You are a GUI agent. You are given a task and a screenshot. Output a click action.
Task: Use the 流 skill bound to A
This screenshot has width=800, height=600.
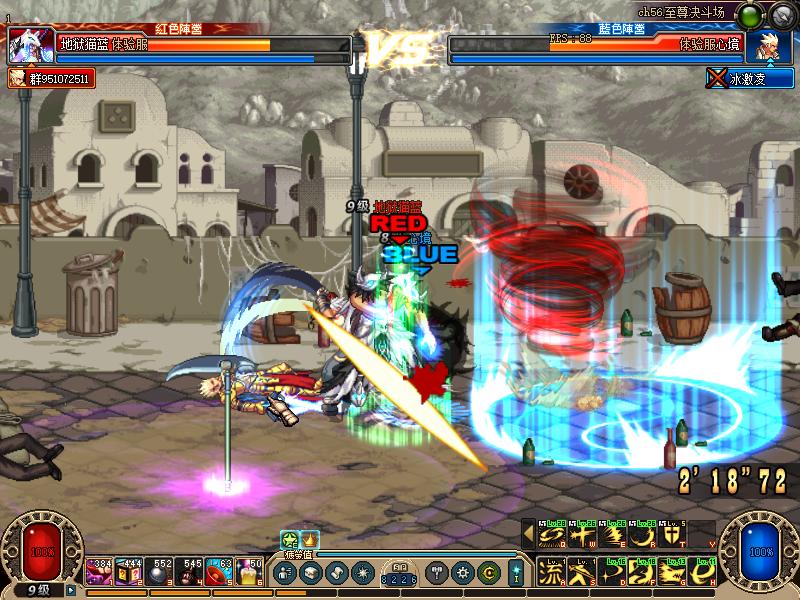(550, 572)
